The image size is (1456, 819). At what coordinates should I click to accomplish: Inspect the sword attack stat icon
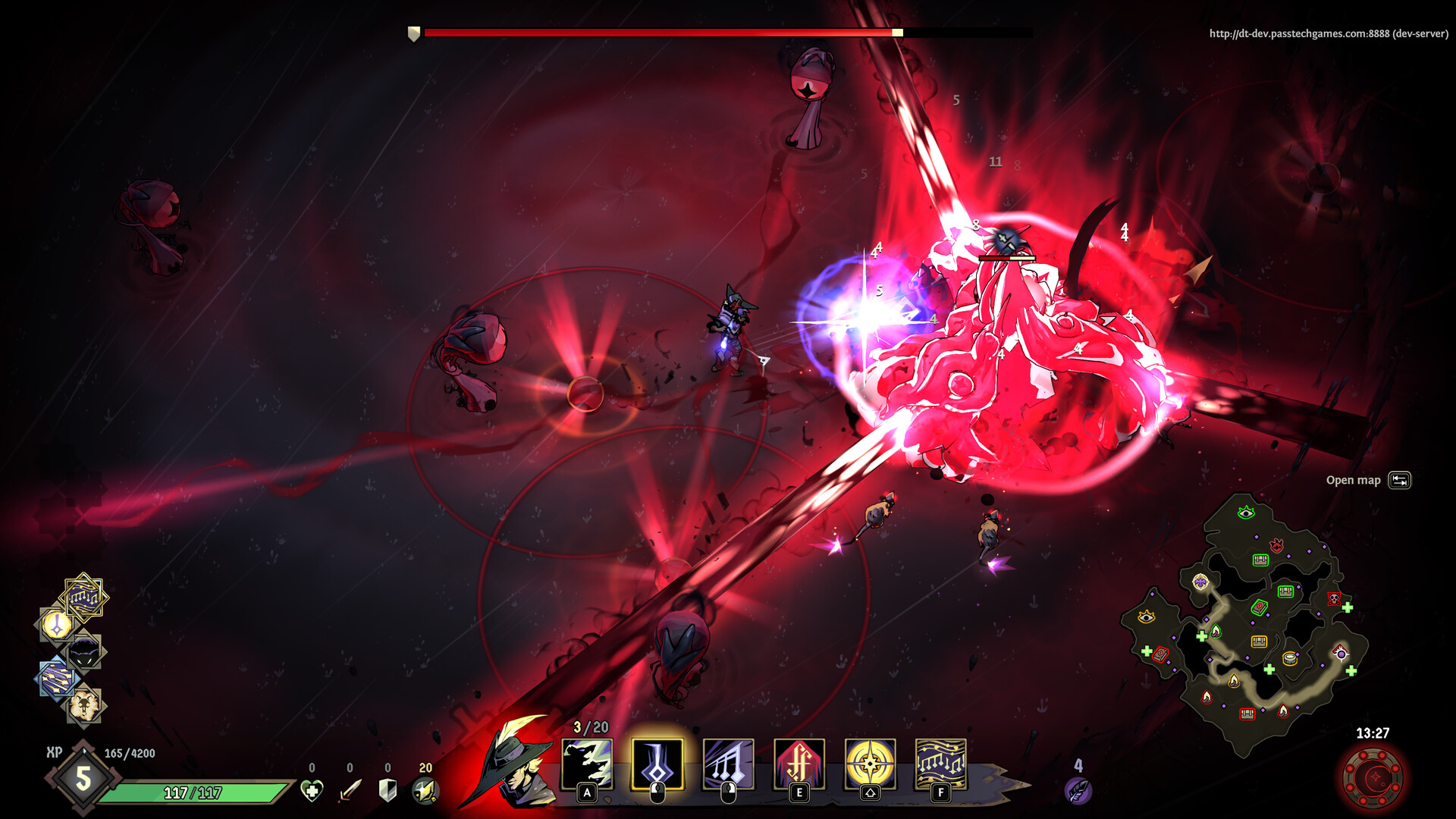(x=350, y=791)
